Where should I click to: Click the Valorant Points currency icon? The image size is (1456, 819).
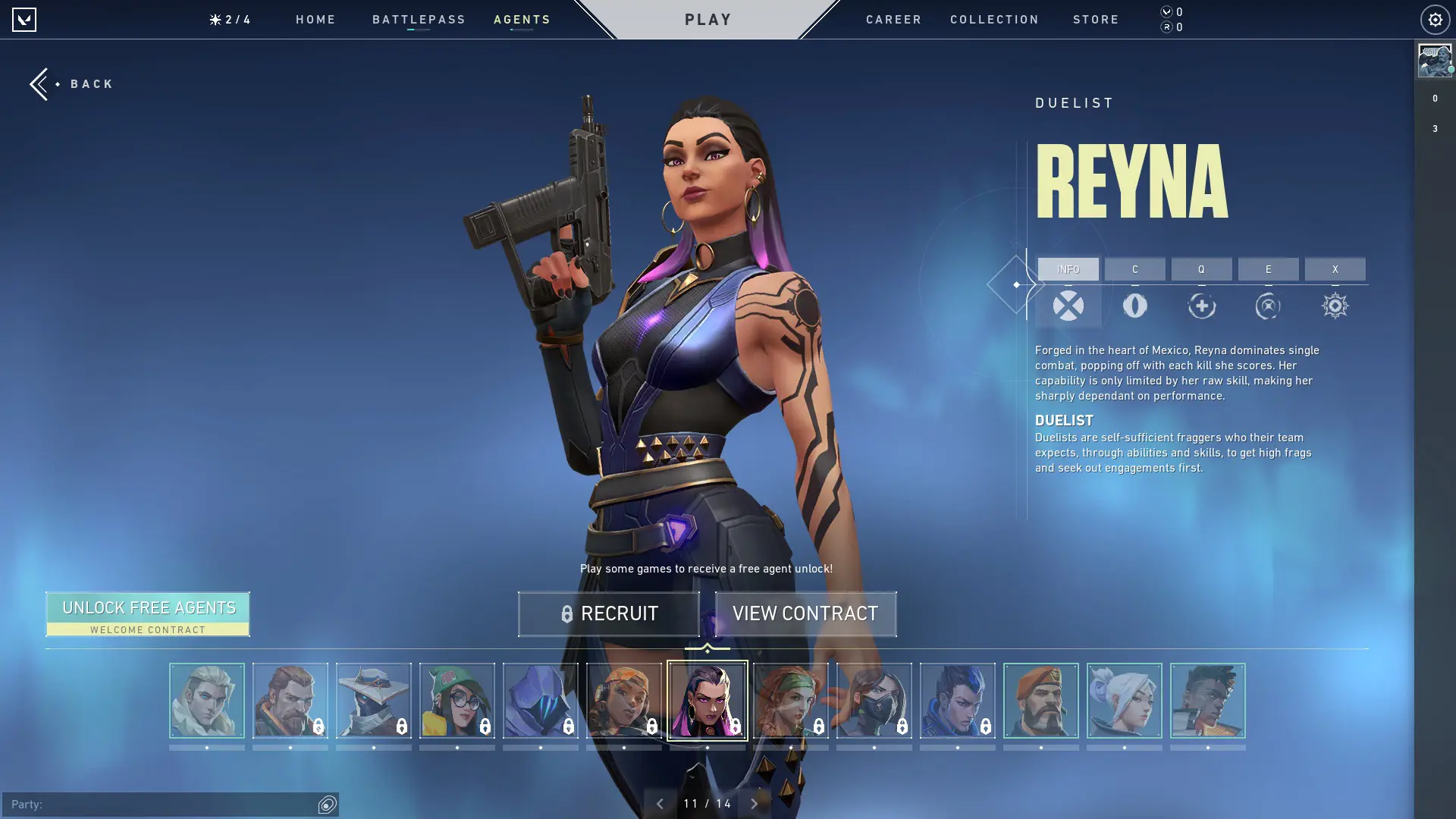pos(1166,12)
